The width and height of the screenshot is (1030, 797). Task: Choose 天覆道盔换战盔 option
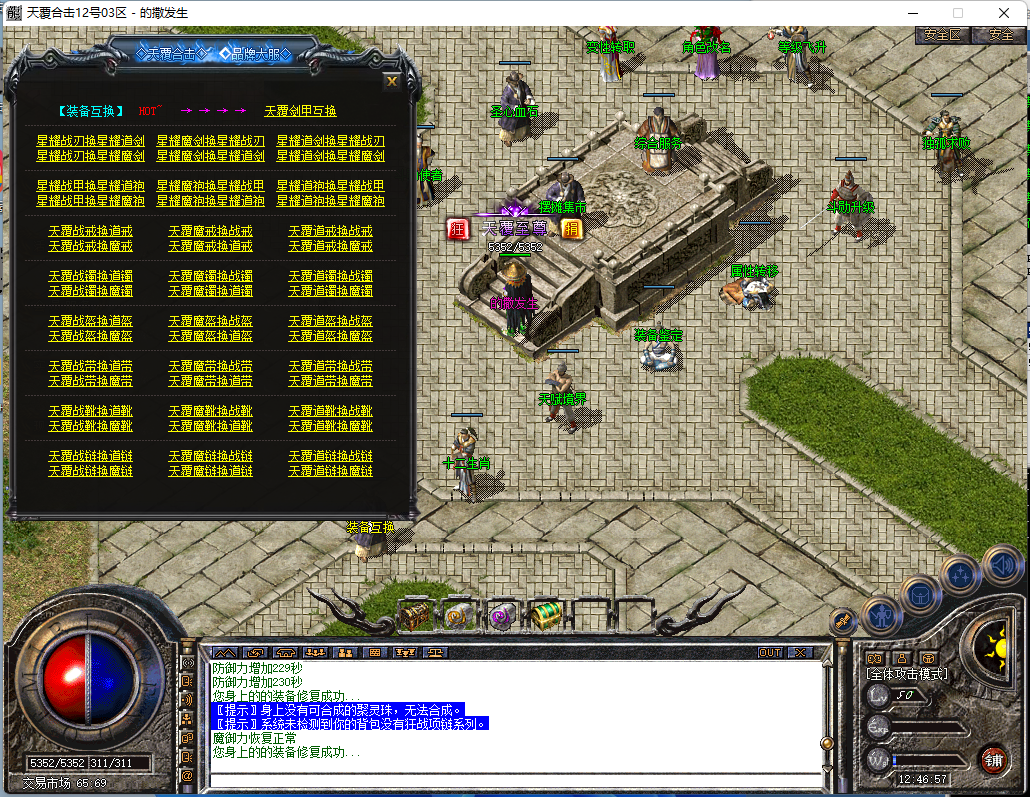(330, 321)
